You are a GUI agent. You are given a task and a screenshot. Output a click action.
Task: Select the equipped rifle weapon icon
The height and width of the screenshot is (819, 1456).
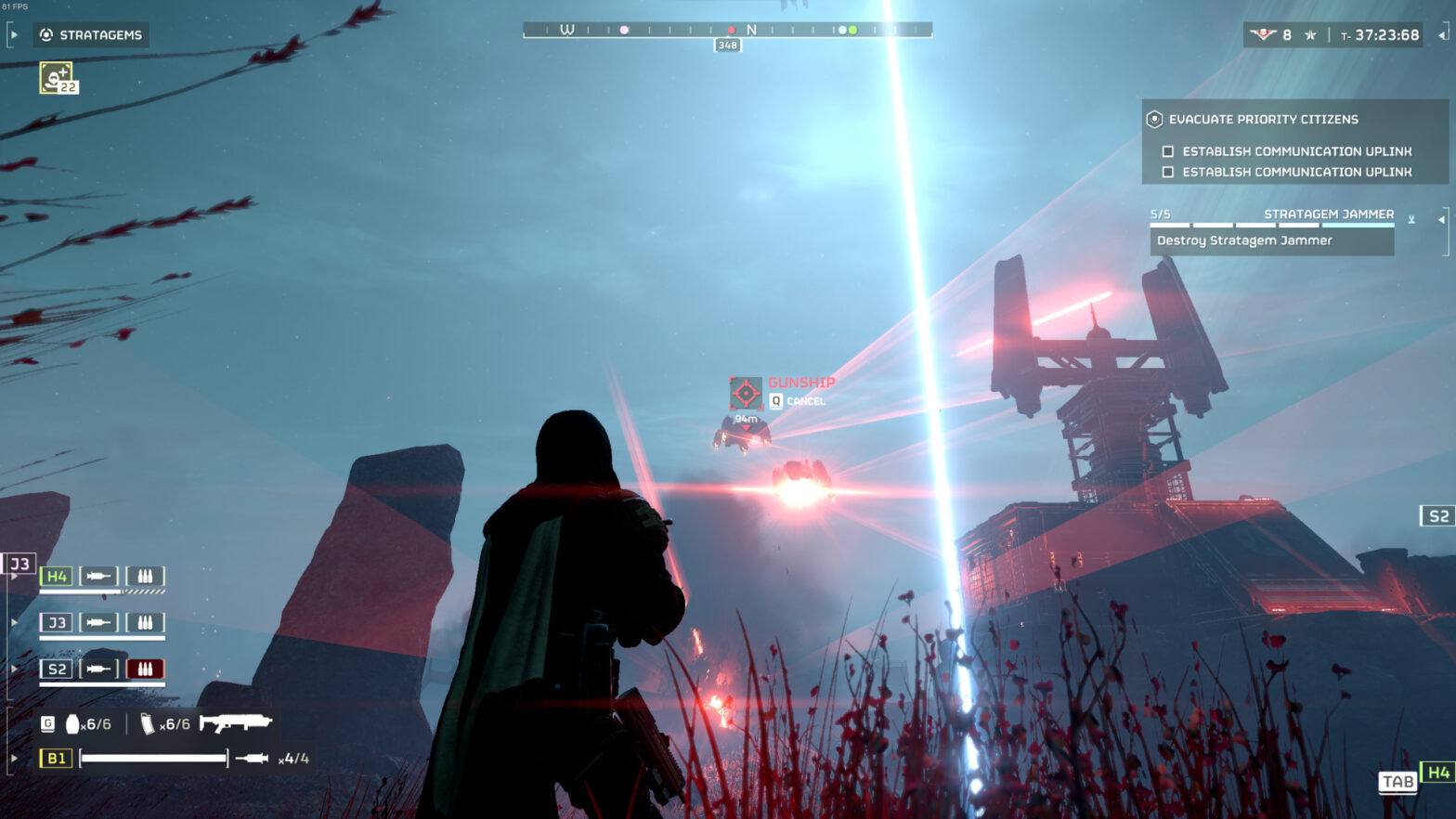235,722
